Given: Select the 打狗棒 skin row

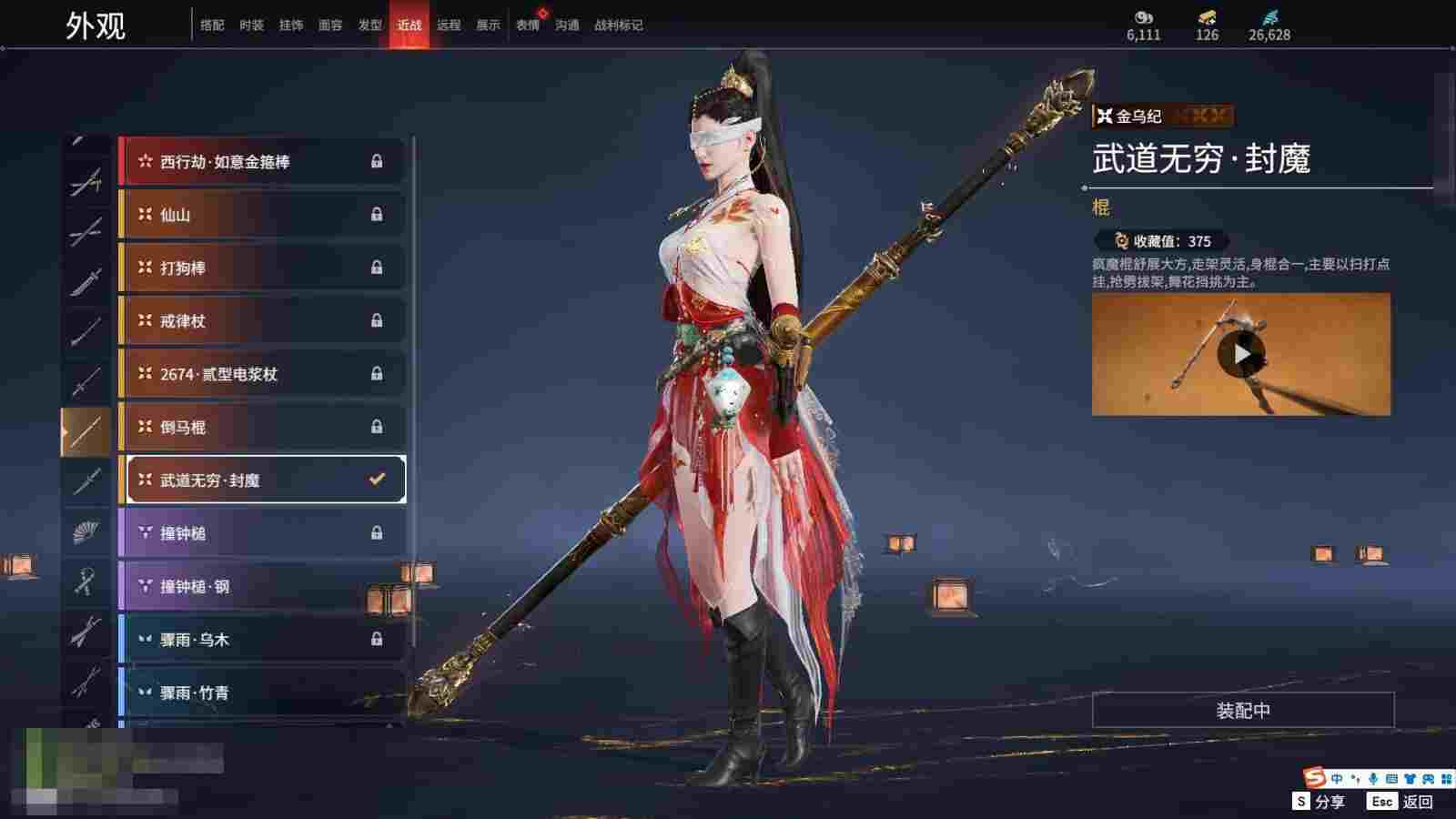Looking at the screenshot, I should tap(262, 268).
